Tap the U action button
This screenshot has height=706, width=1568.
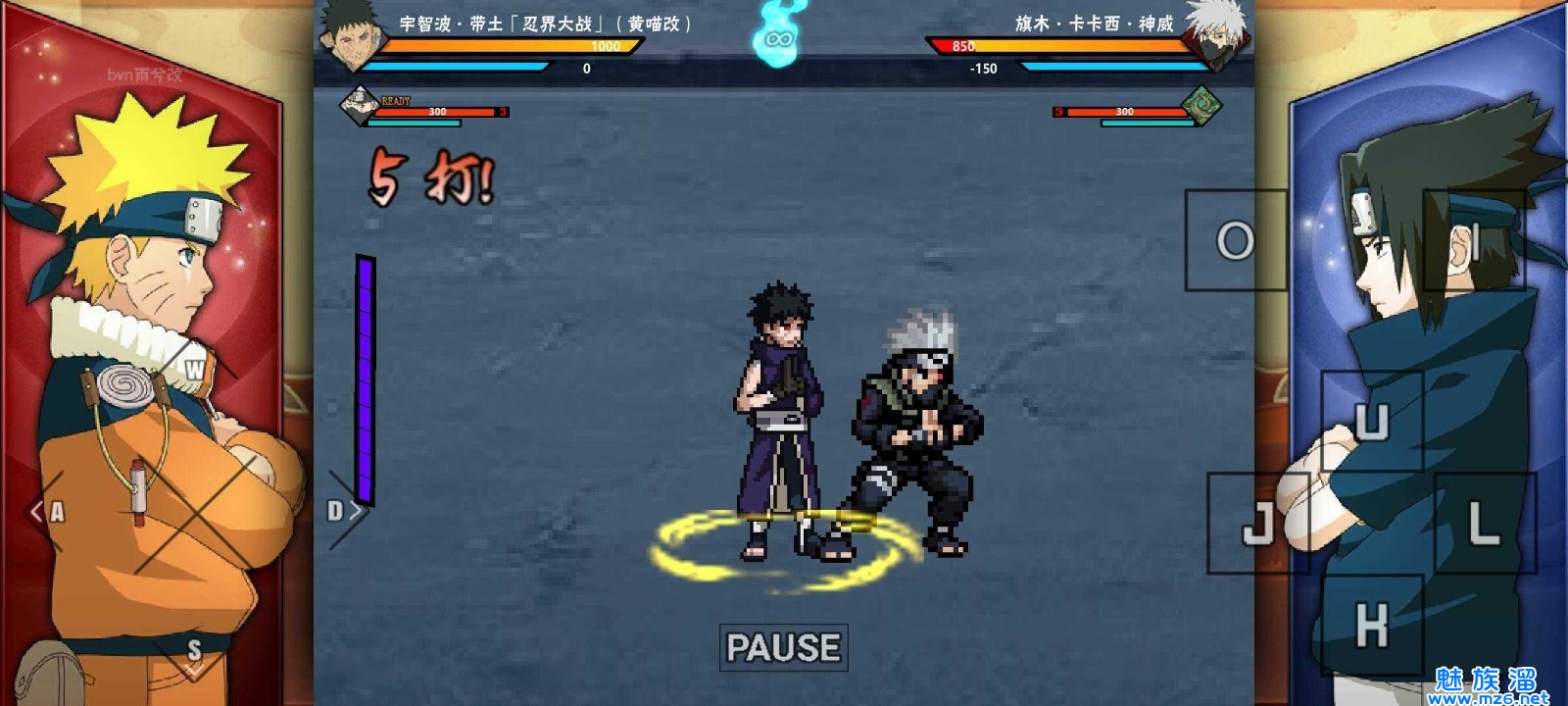[1371, 422]
